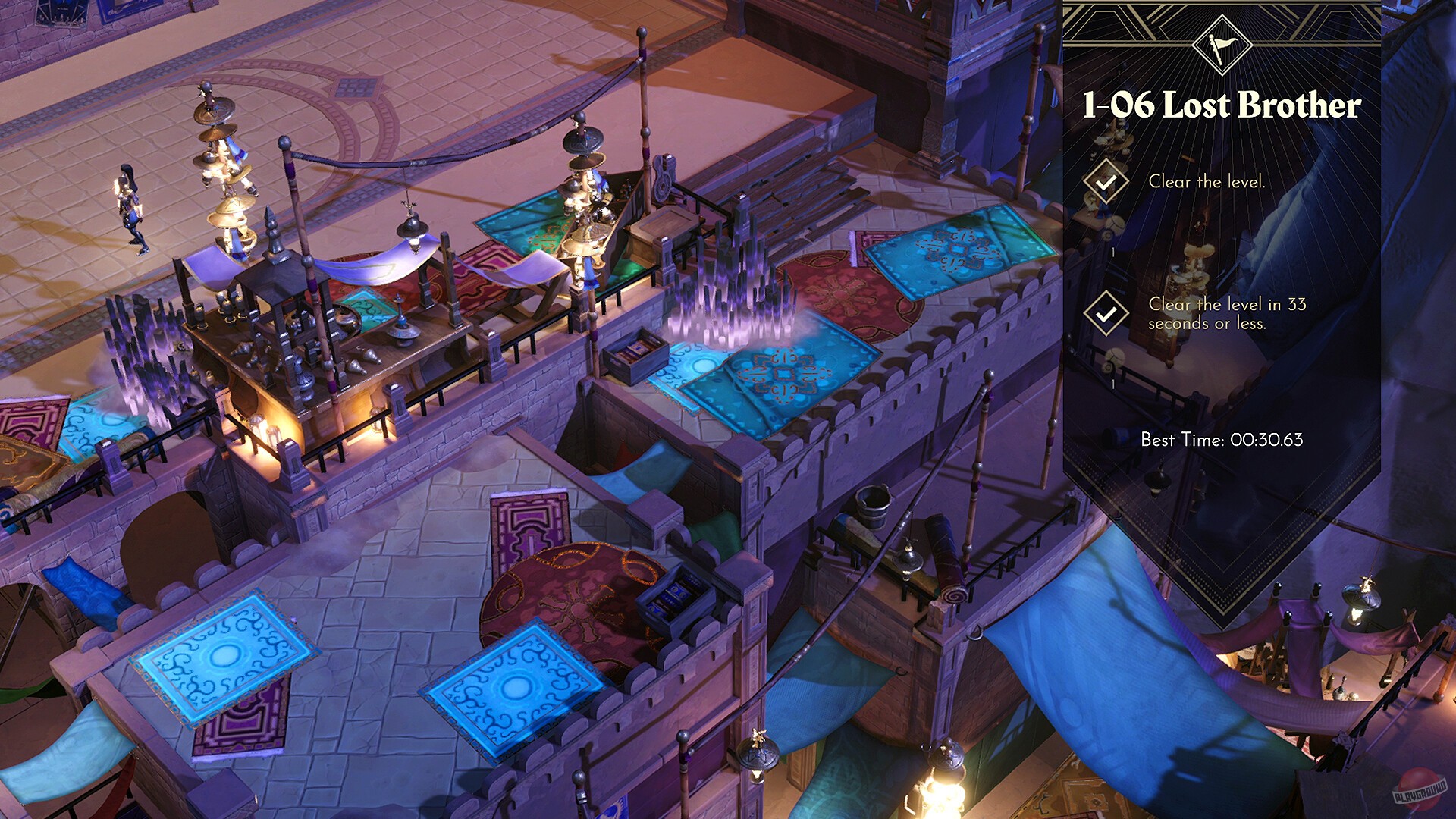Toggle the 'Clear the level' checkmark
This screenshot has width=1456, height=819.
pyautogui.click(x=1107, y=182)
